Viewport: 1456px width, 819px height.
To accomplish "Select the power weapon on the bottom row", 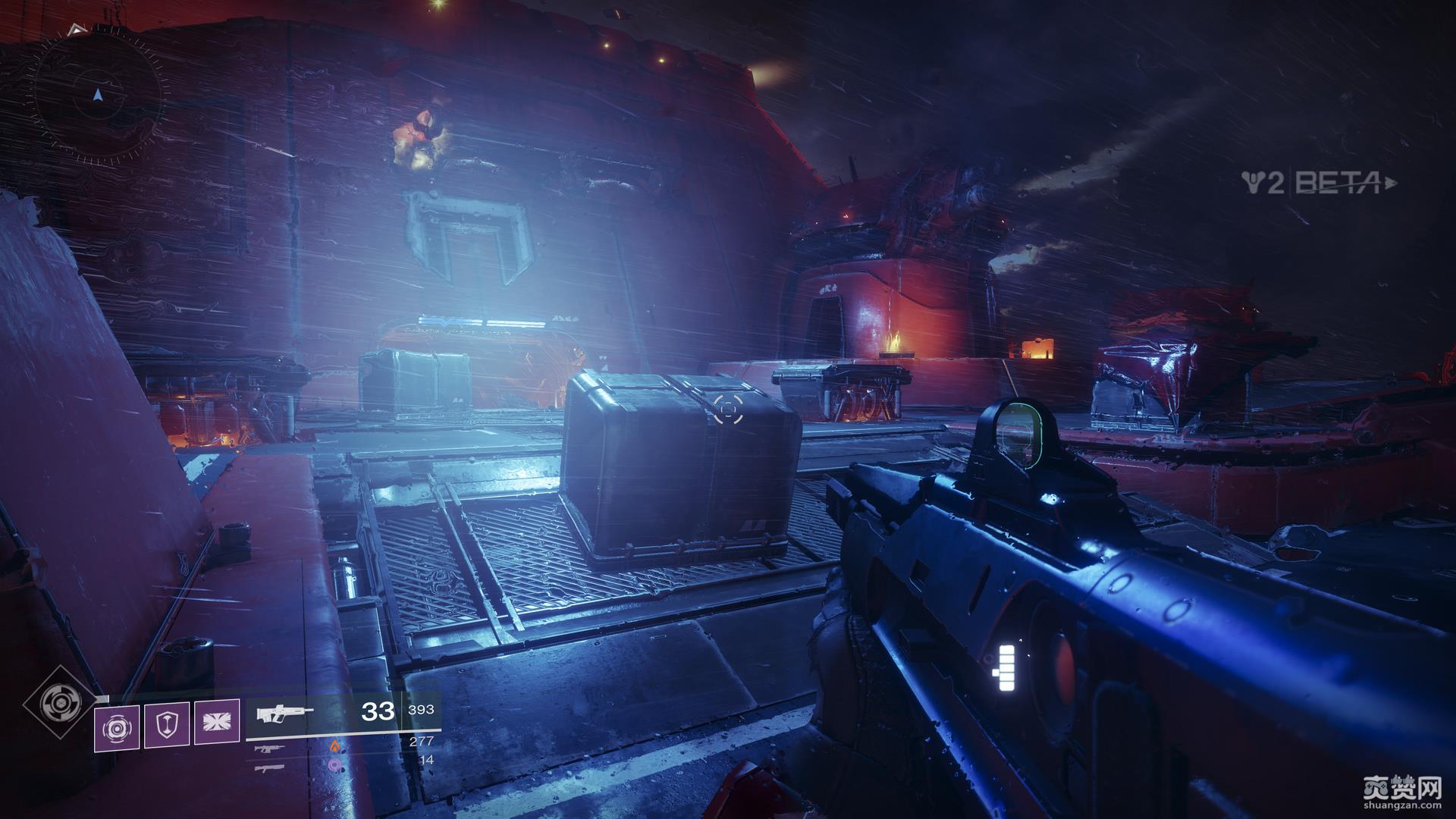I will tap(269, 768).
